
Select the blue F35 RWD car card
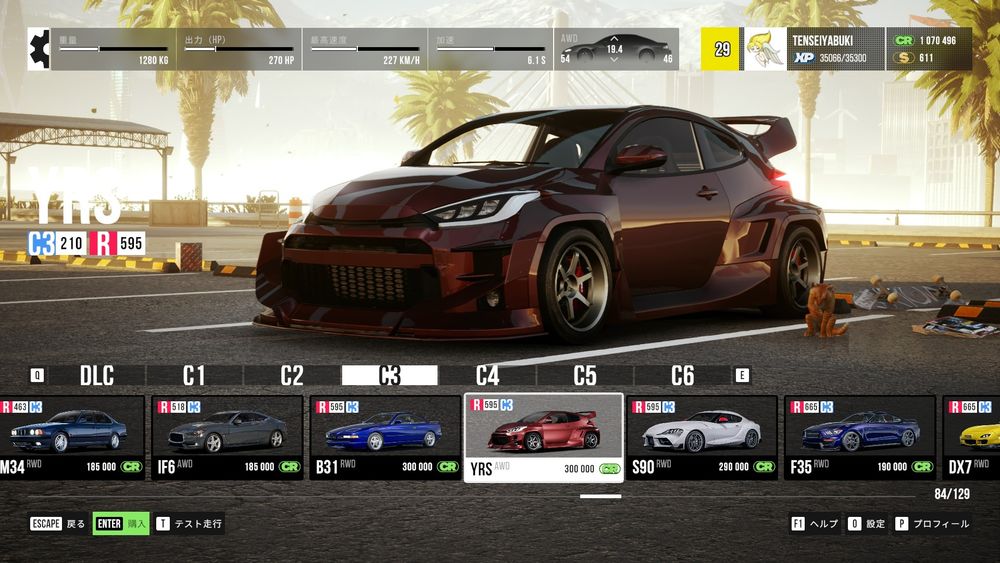pyautogui.click(x=859, y=438)
